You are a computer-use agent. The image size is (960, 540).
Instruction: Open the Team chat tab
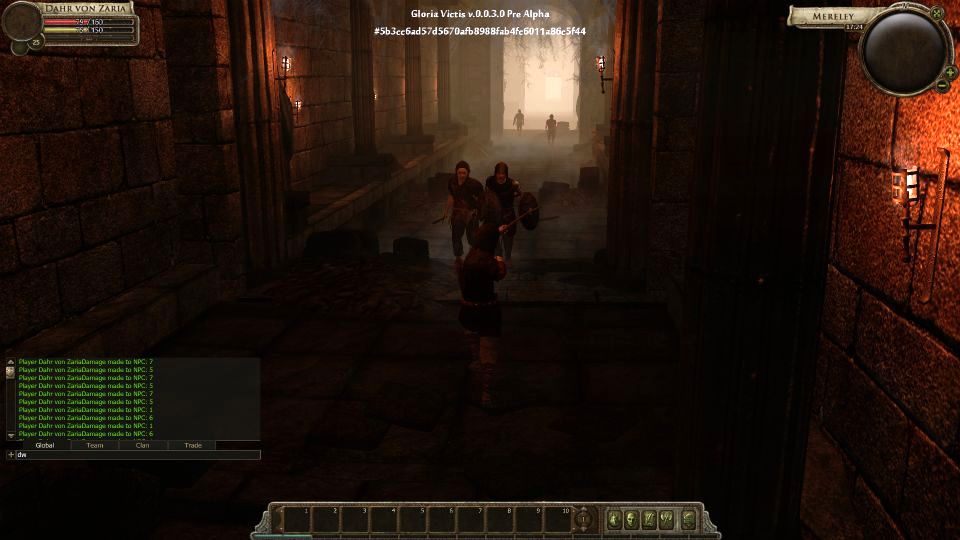coord(95,445)
